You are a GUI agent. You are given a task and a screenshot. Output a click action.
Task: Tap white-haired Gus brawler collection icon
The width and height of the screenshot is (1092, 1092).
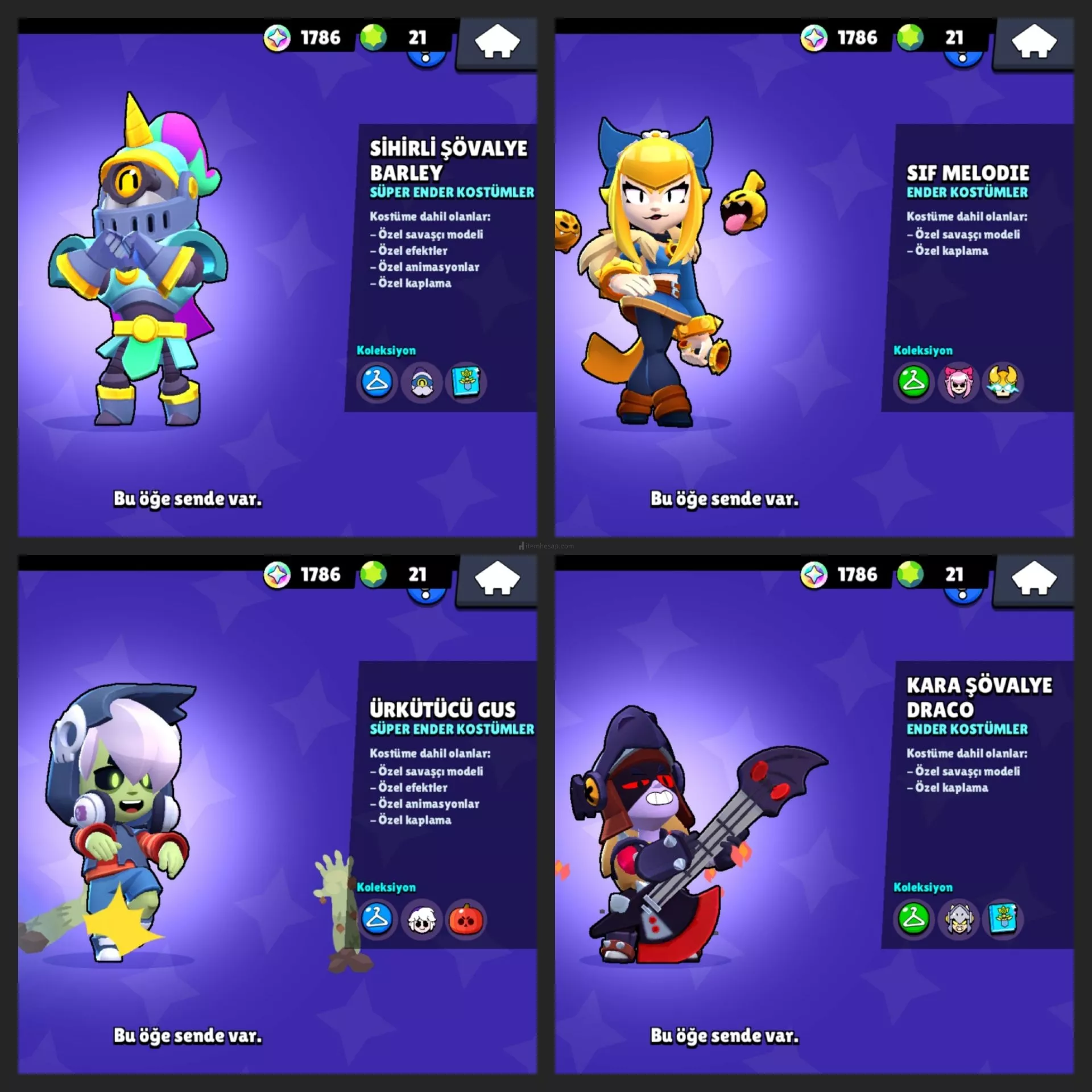point(421,919)
